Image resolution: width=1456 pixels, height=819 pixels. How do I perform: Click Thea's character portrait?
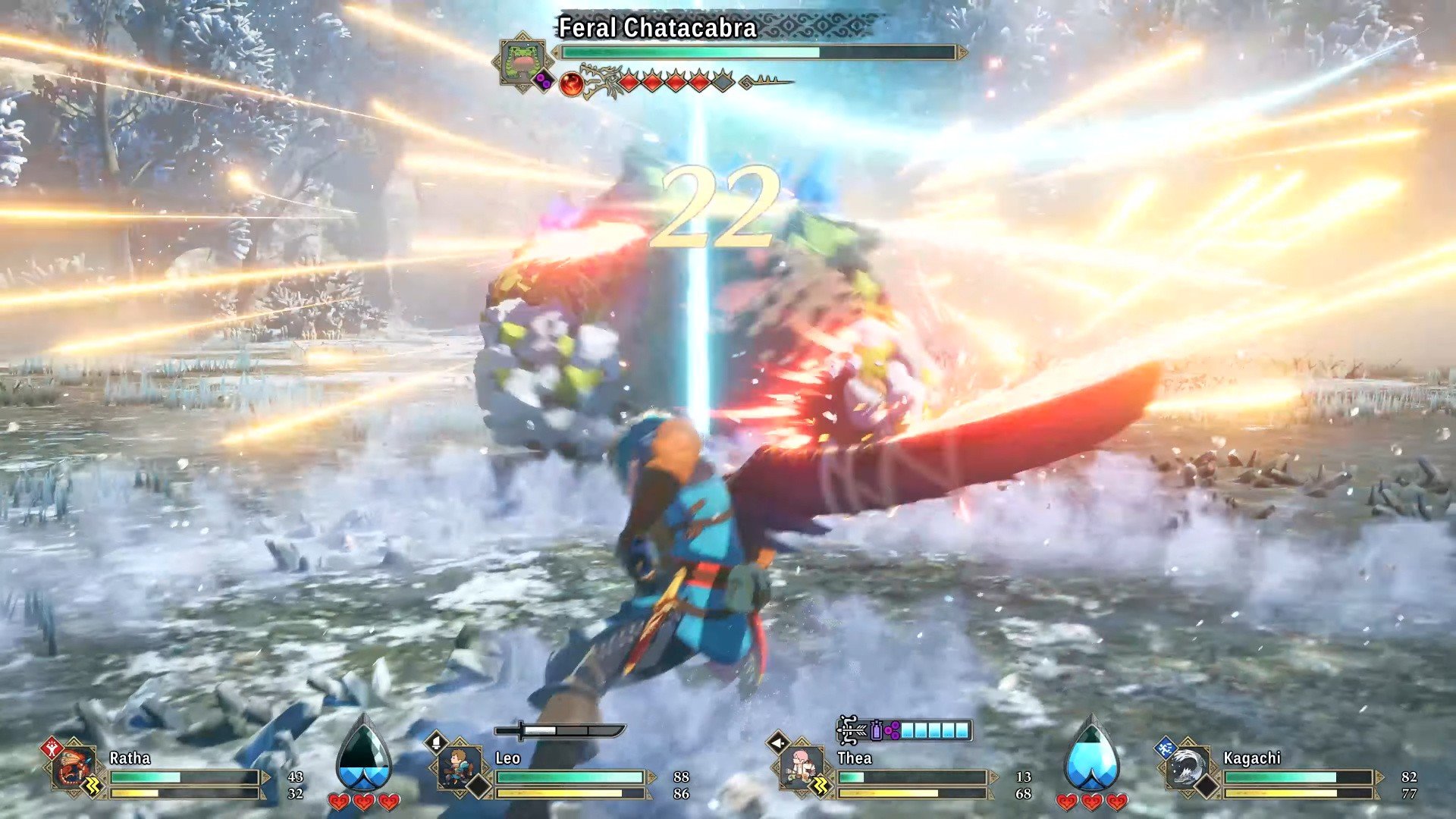801,767
